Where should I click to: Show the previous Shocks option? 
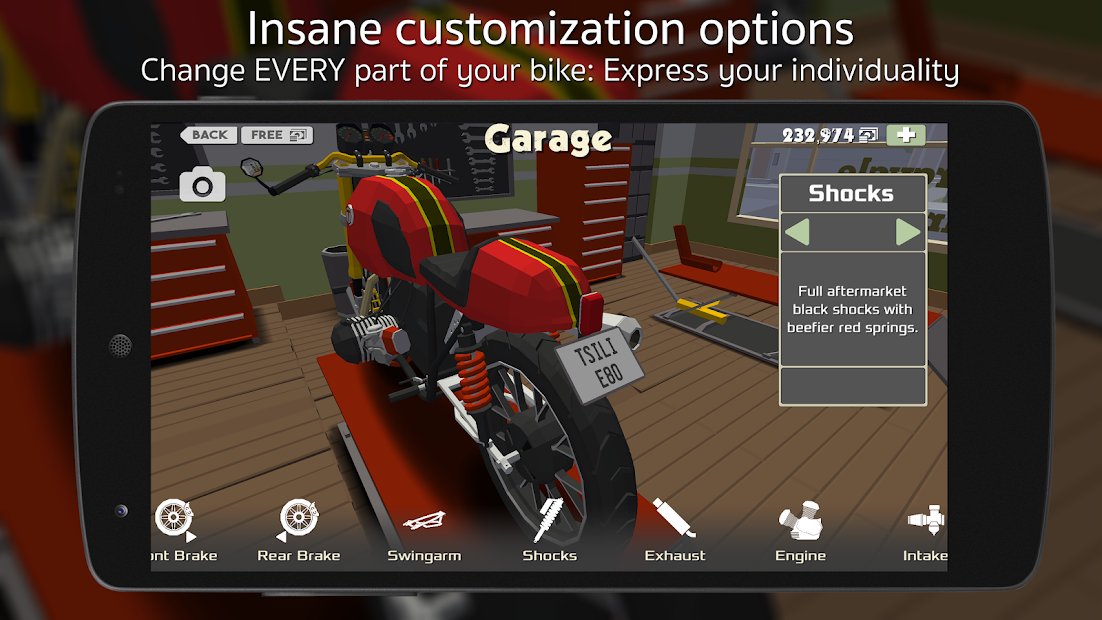[797, 232]
